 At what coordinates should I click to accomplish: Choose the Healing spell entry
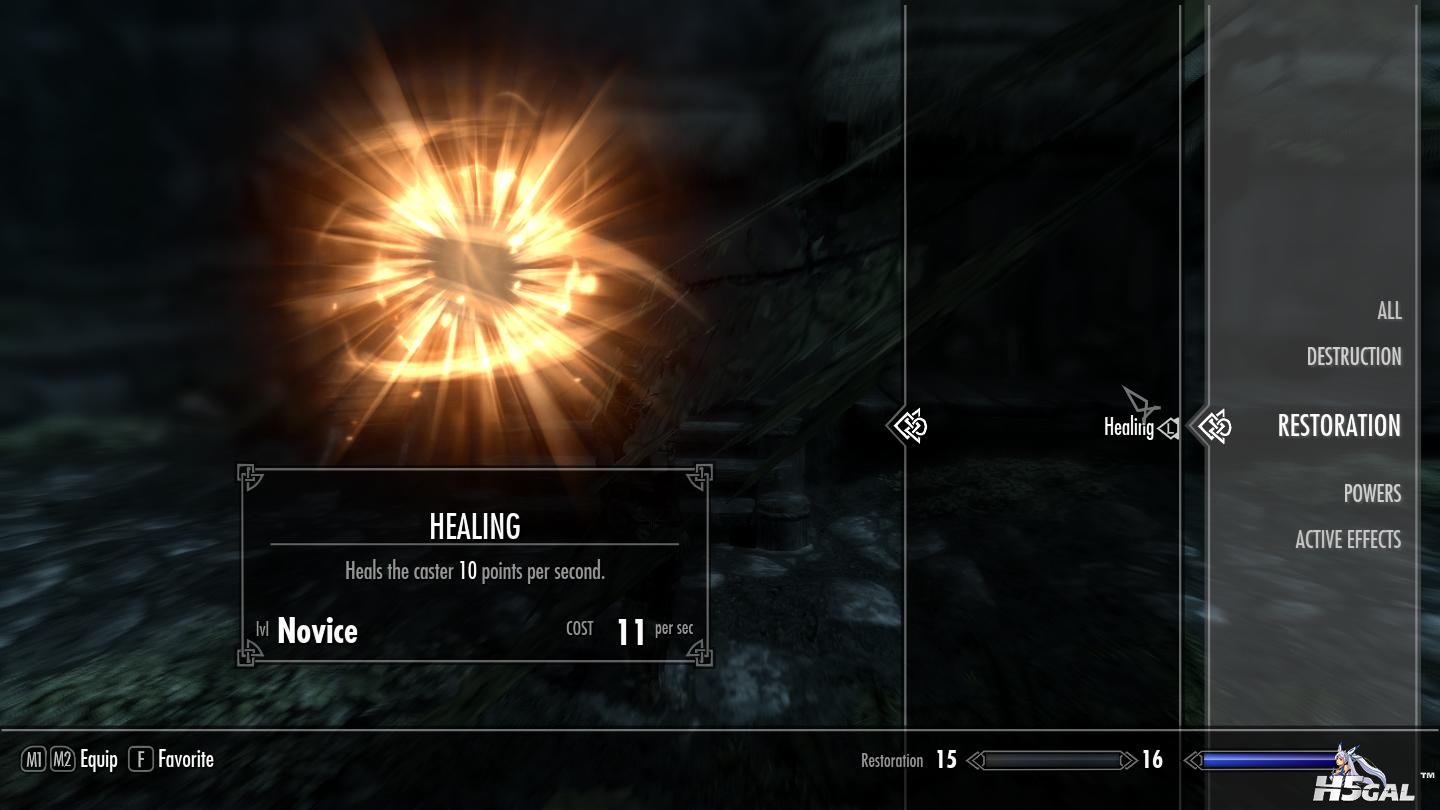coord(1128,428)
